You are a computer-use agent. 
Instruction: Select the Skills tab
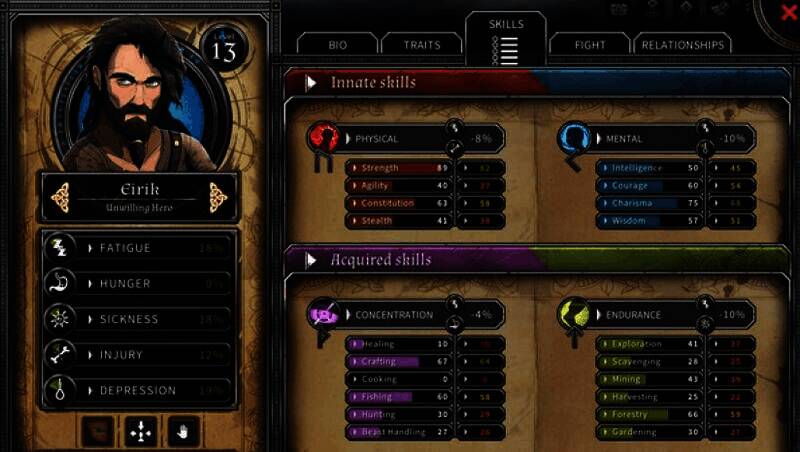506,37
